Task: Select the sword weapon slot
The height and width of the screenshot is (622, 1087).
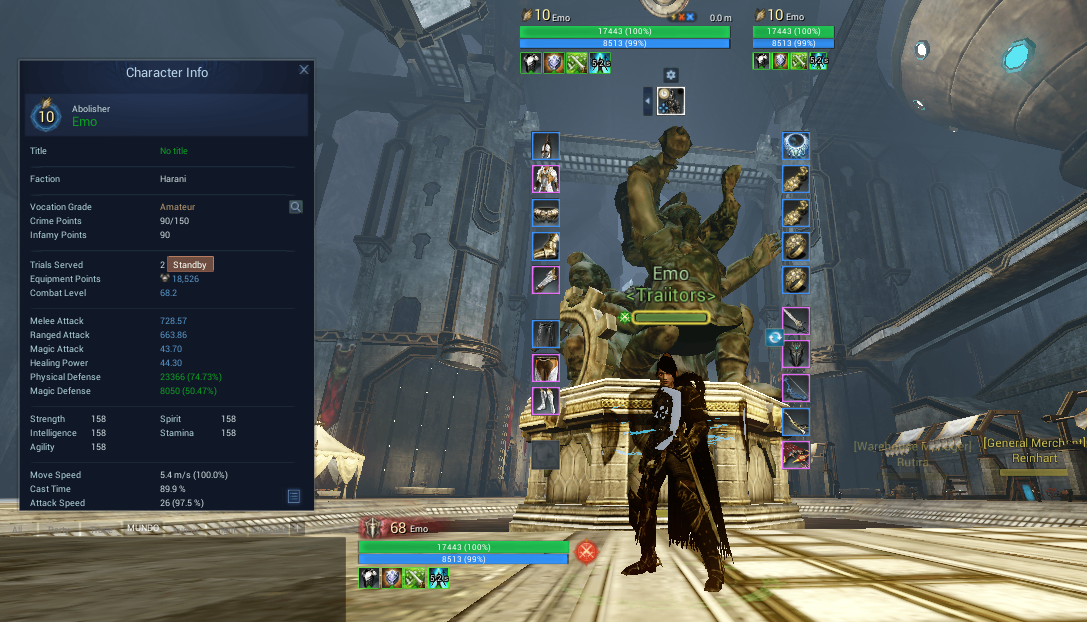Action: (796, 321)
